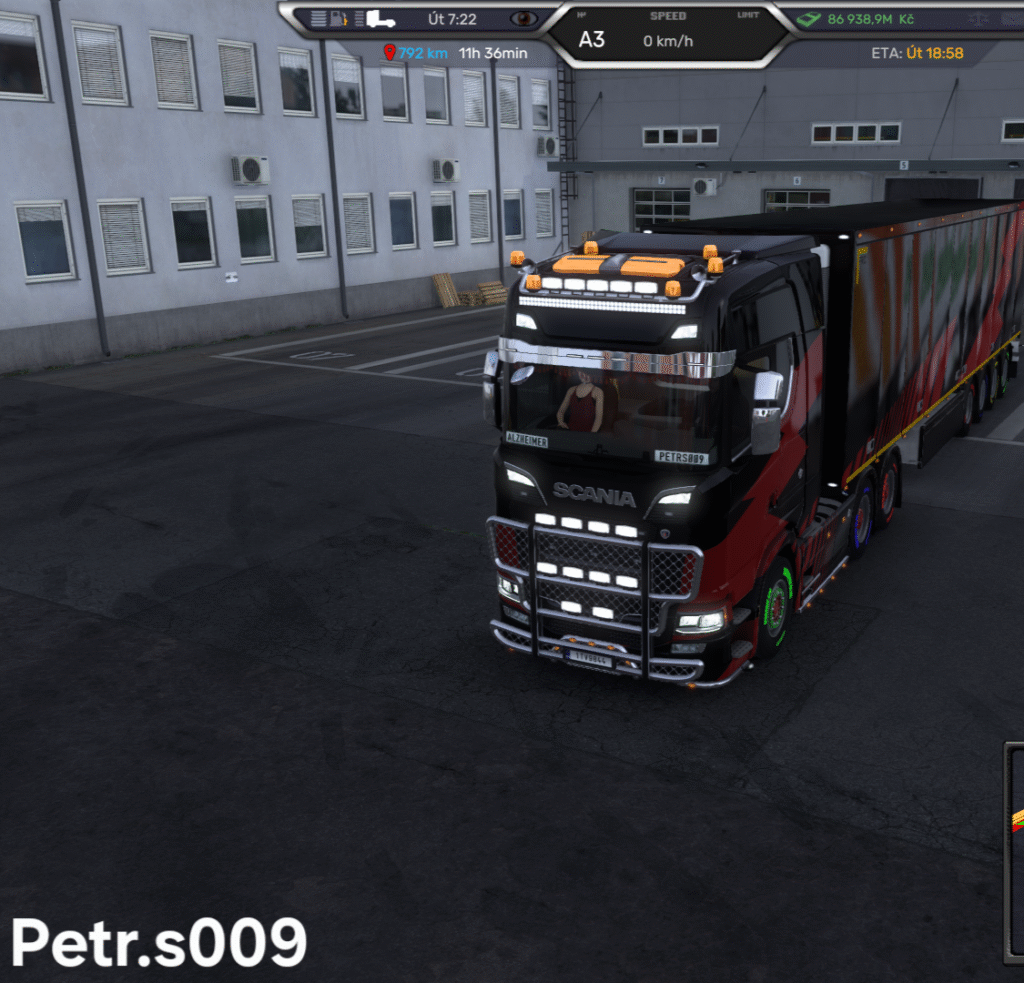The width and height of the screenshot is (1024, 983).
Task: Click the red destination pin icon
Action: click(389, 52)
